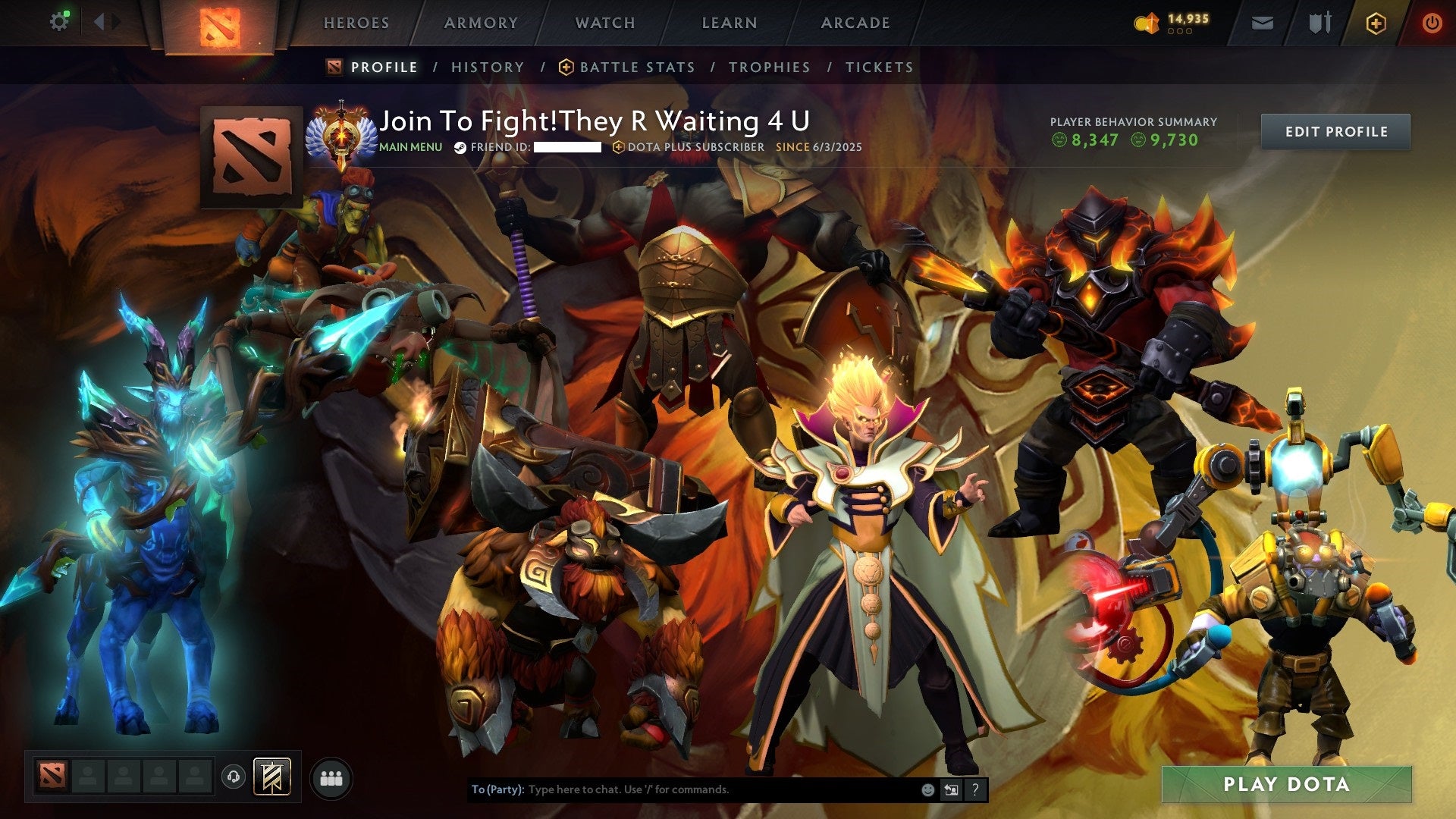1456x819 pixels.
Task: Open the Dota Plus hexagon icon
Action: pos(1376,23)
